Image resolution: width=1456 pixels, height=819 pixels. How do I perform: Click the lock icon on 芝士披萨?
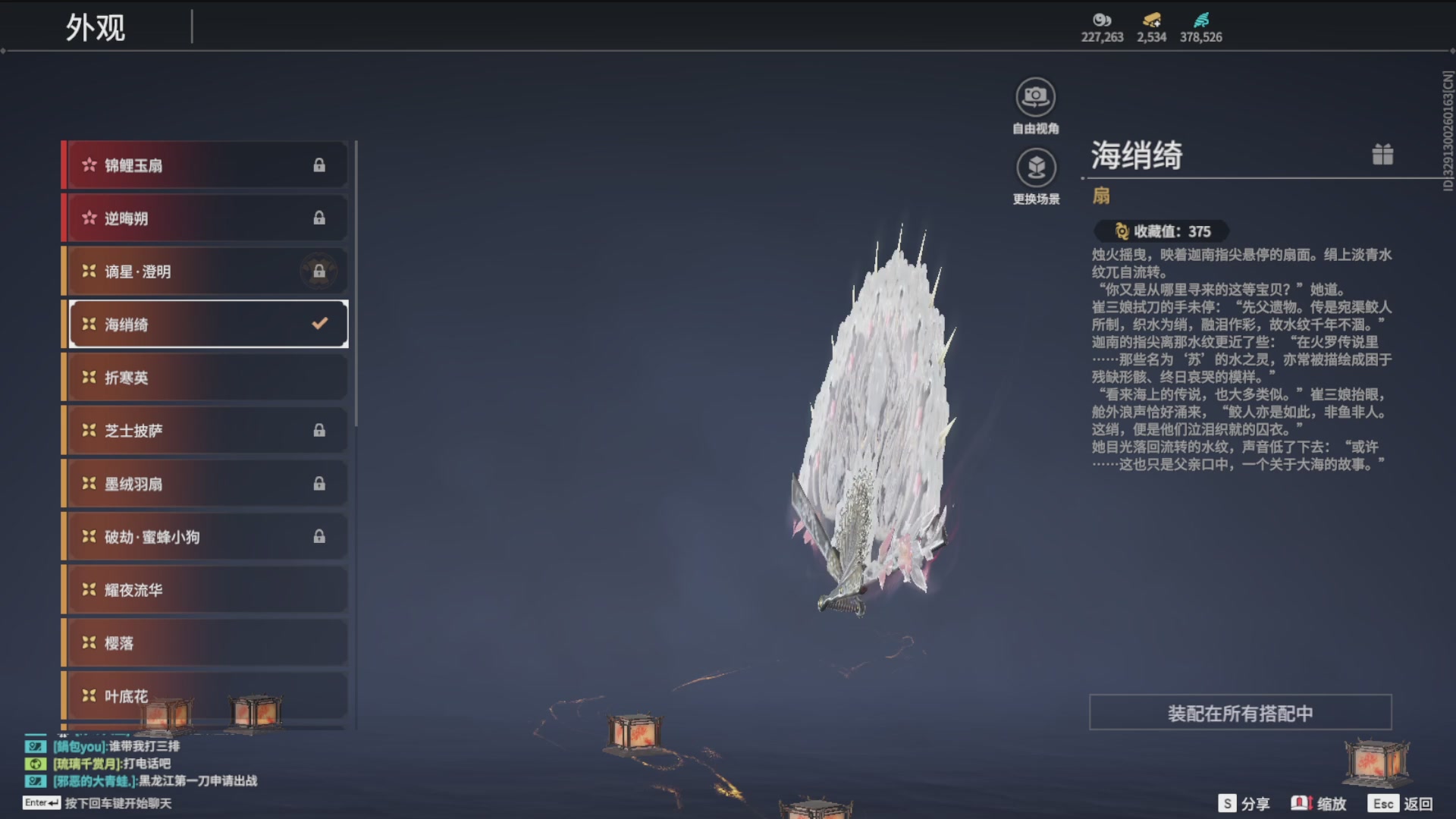[x=319, y=430]
